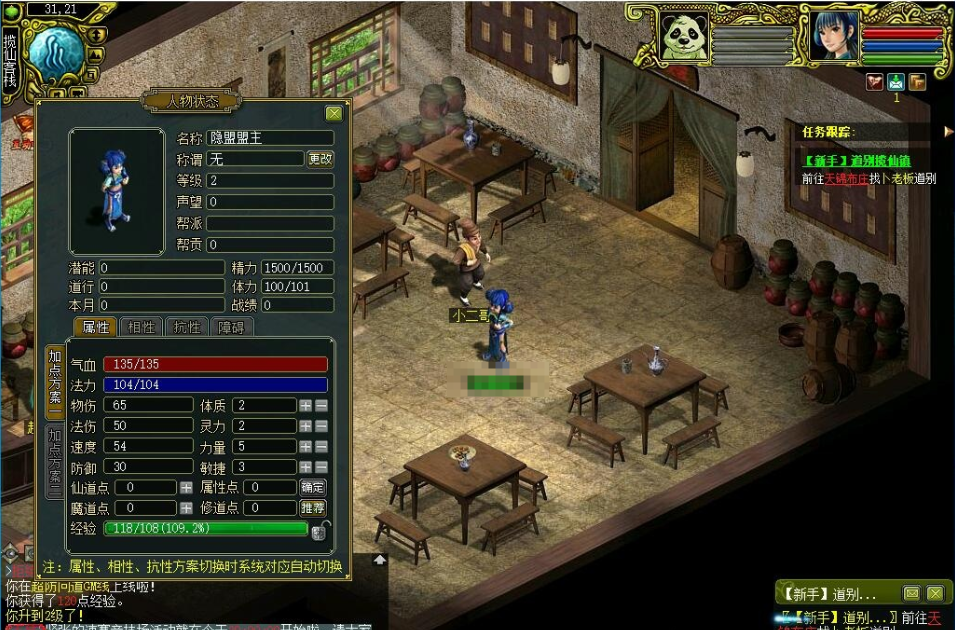Decrease 敏捷 with its minus button
The width and height of the screenshot is (955, 630).
[x=321, y=467]
